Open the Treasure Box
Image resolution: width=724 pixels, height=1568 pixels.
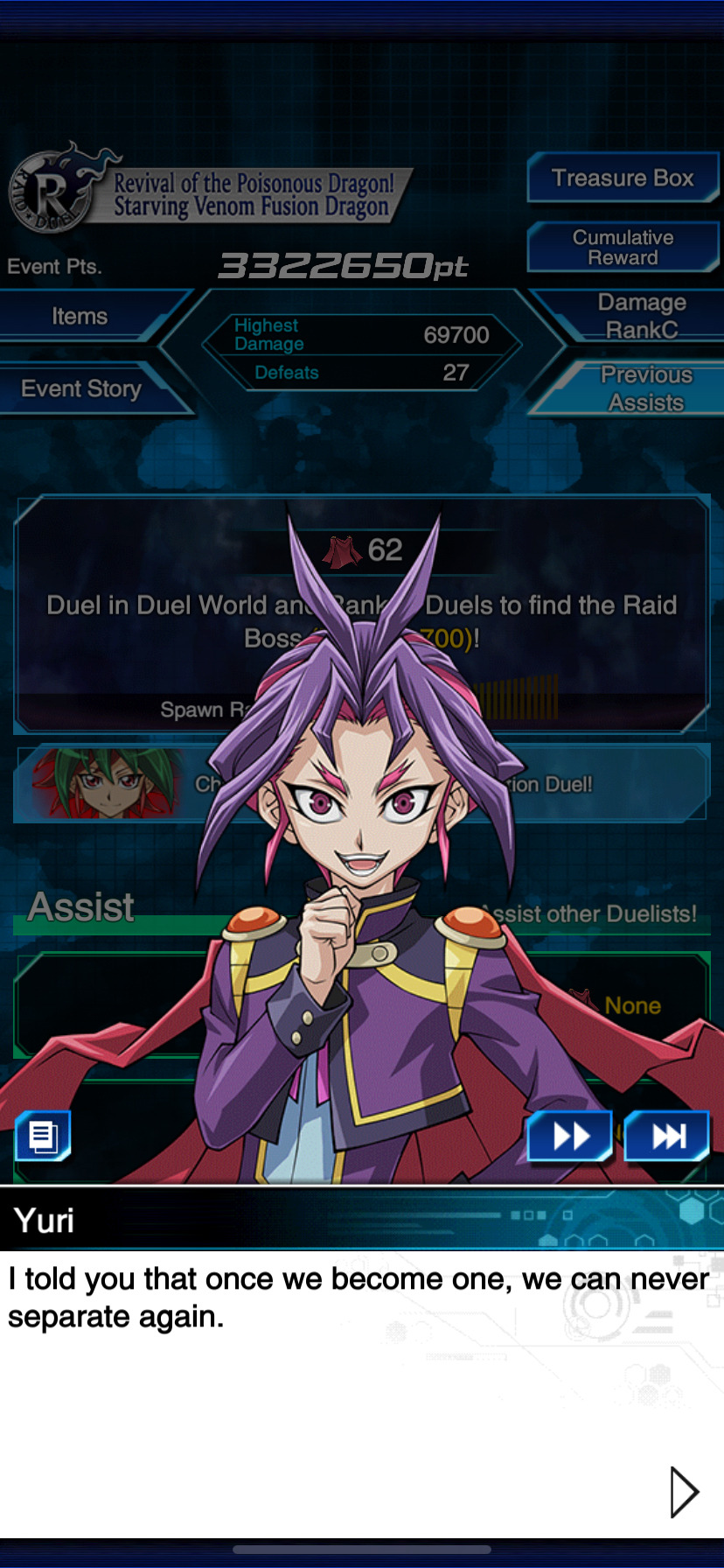click(x=623, y=178)
